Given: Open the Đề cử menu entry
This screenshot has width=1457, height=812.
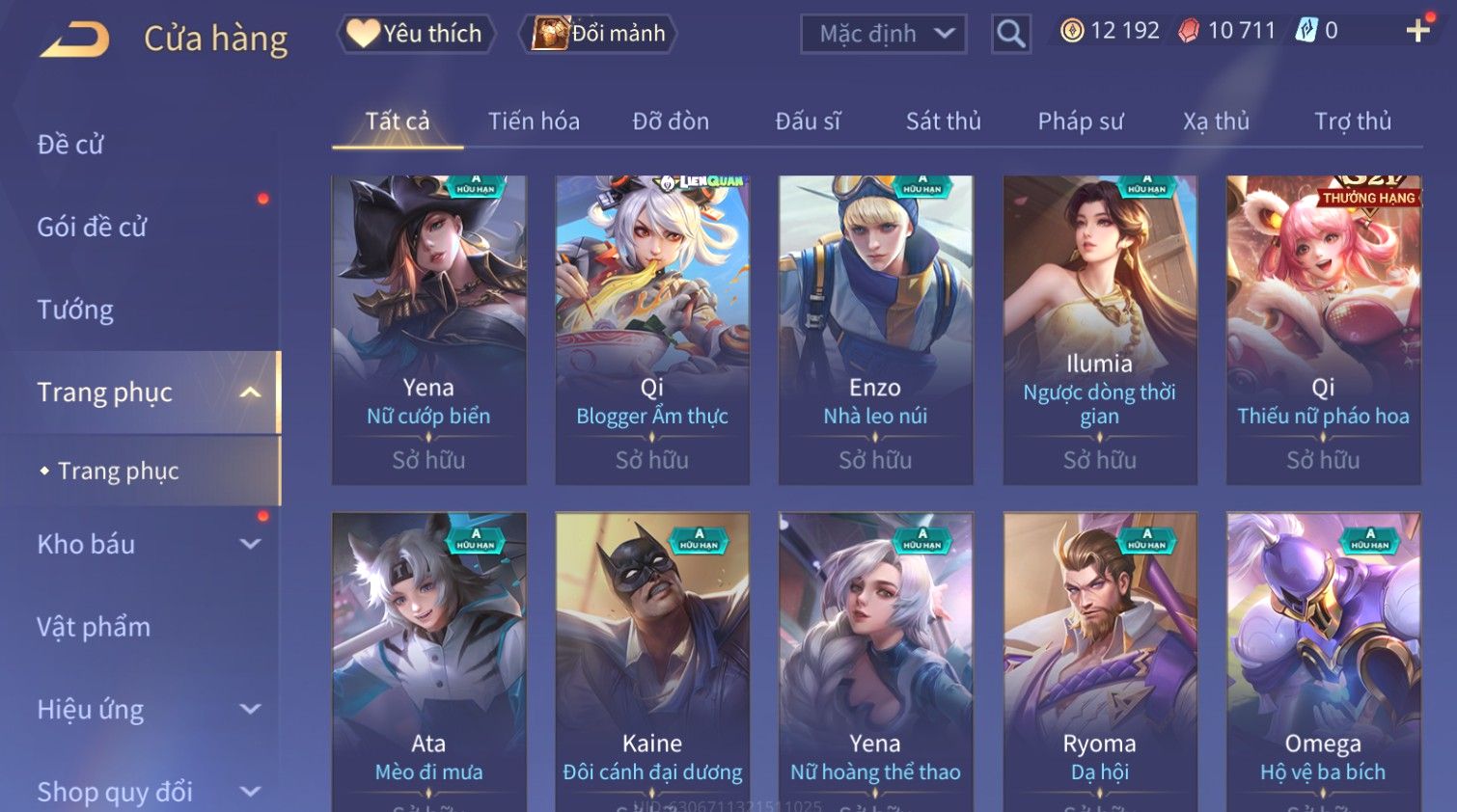Looking at the screenshot, I should tap(70, 145).
